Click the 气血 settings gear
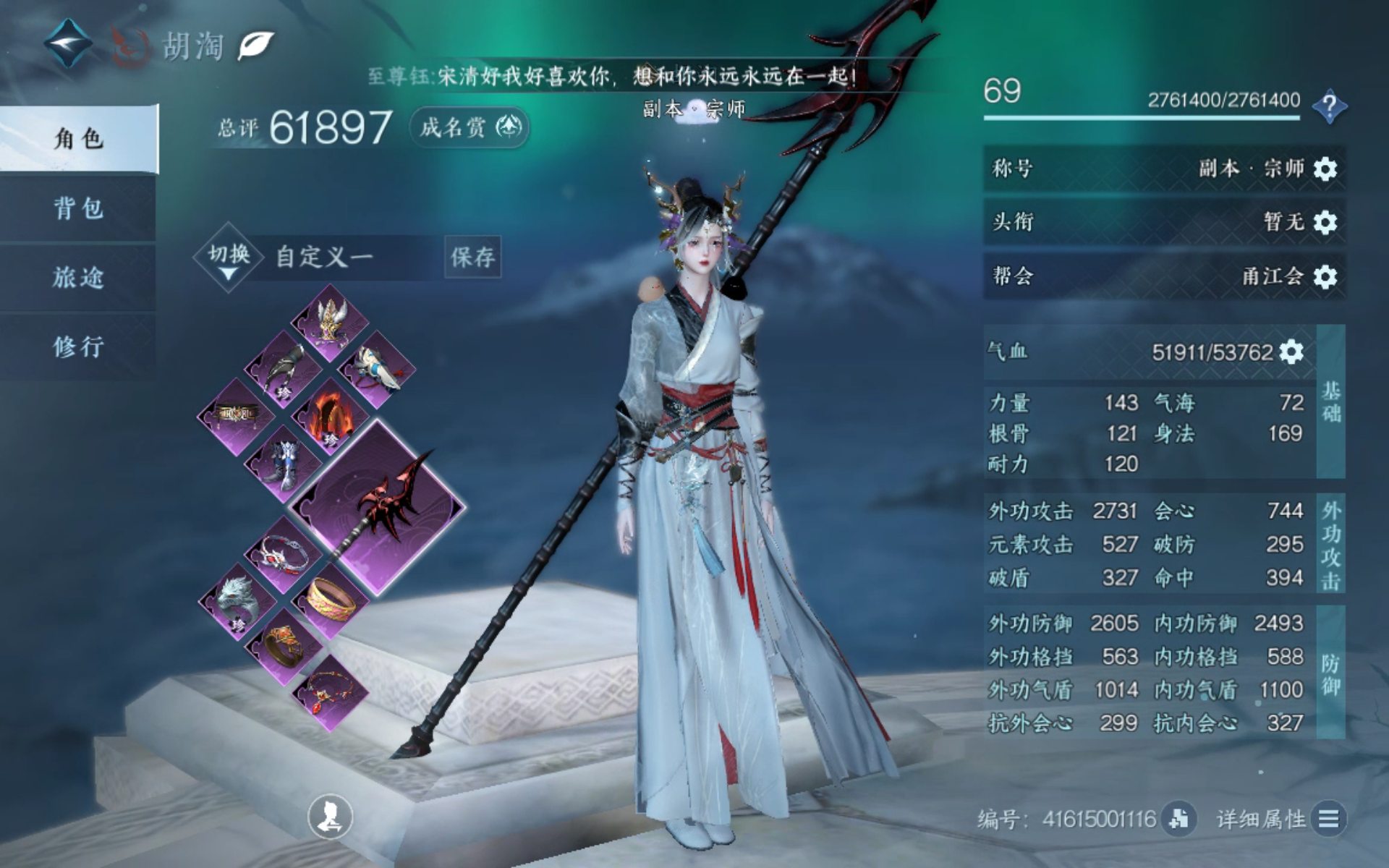The height and width of the screenshot is (868, 1389). [1291, 352]
